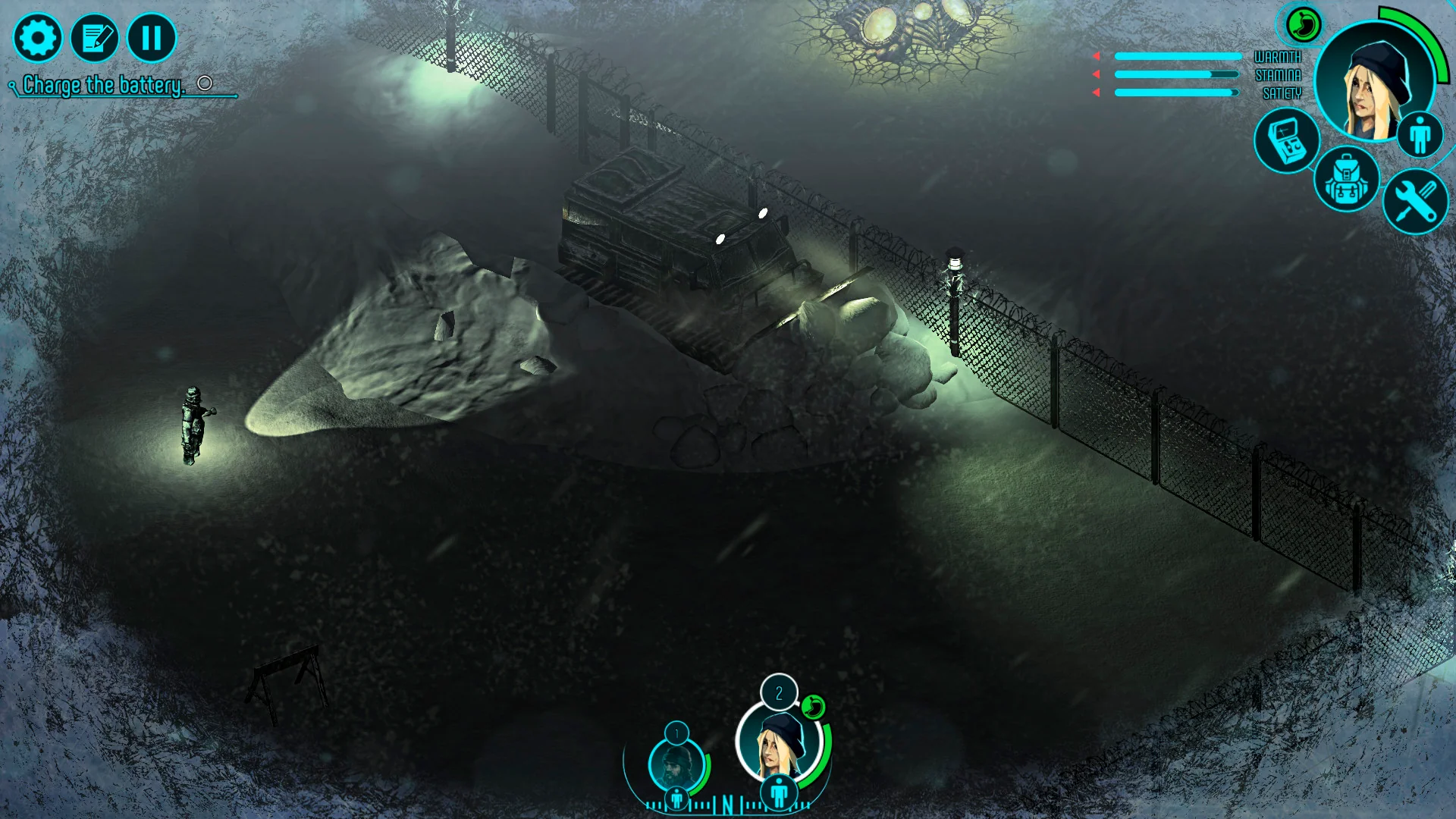
Task: Click the 'Charge the battery' objective text
Action: click(102, 85)
